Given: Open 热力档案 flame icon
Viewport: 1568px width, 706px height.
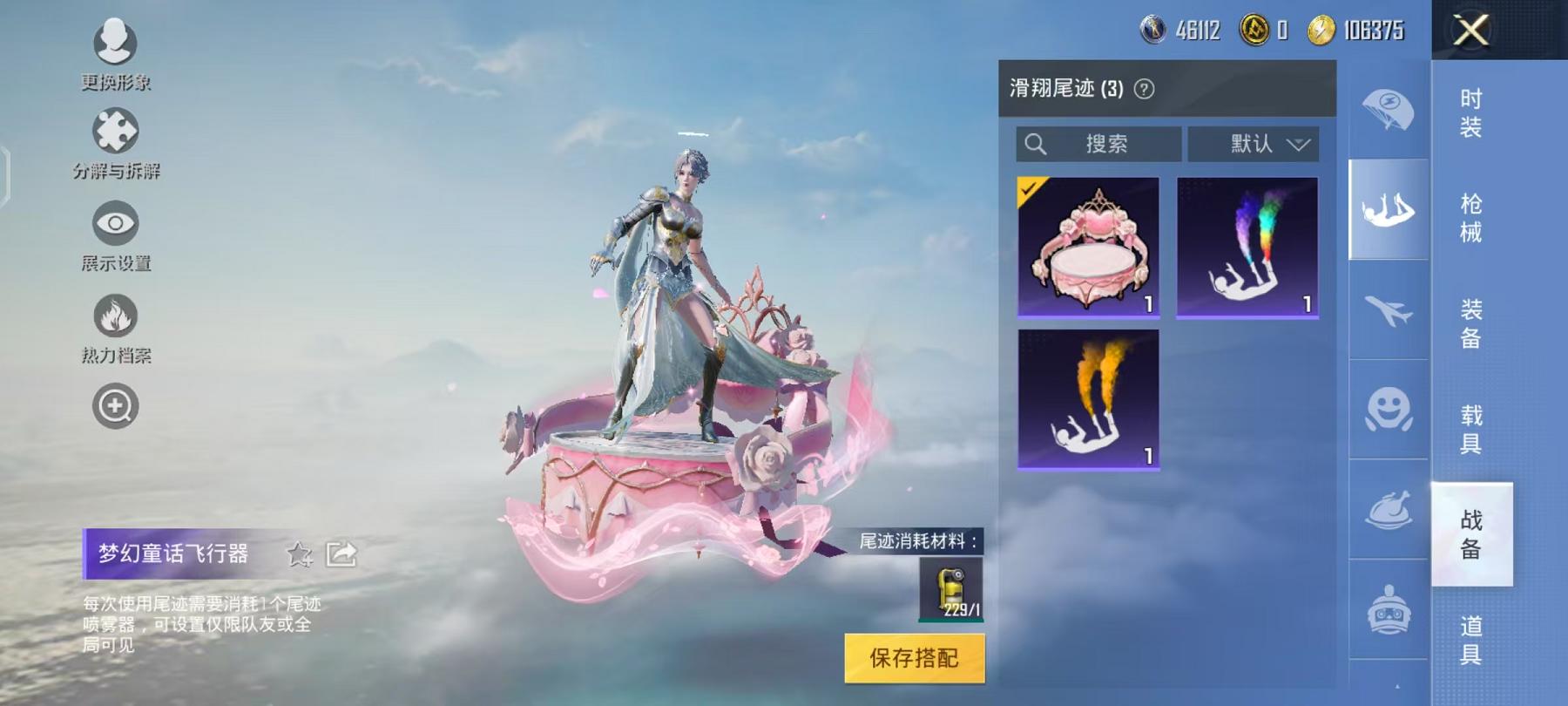Looking at the screenshot, I should coord(116,315).
